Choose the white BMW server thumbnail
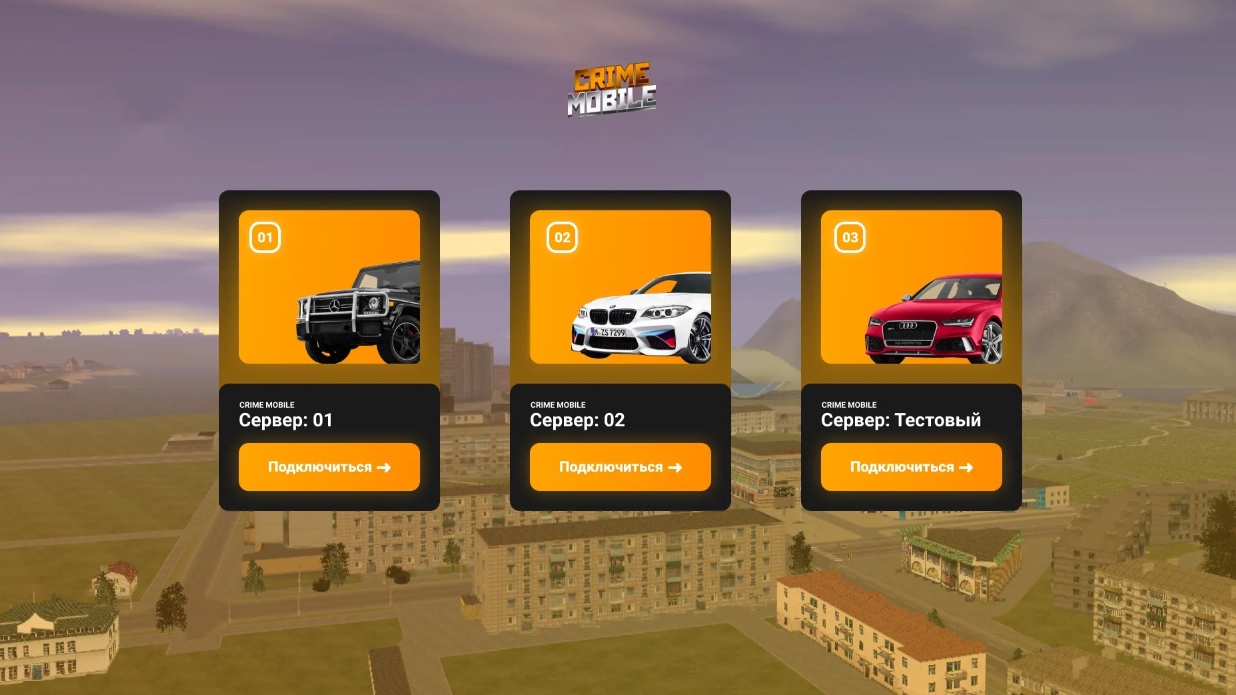Screen dimensions: 1236x695 pos(620,287)
